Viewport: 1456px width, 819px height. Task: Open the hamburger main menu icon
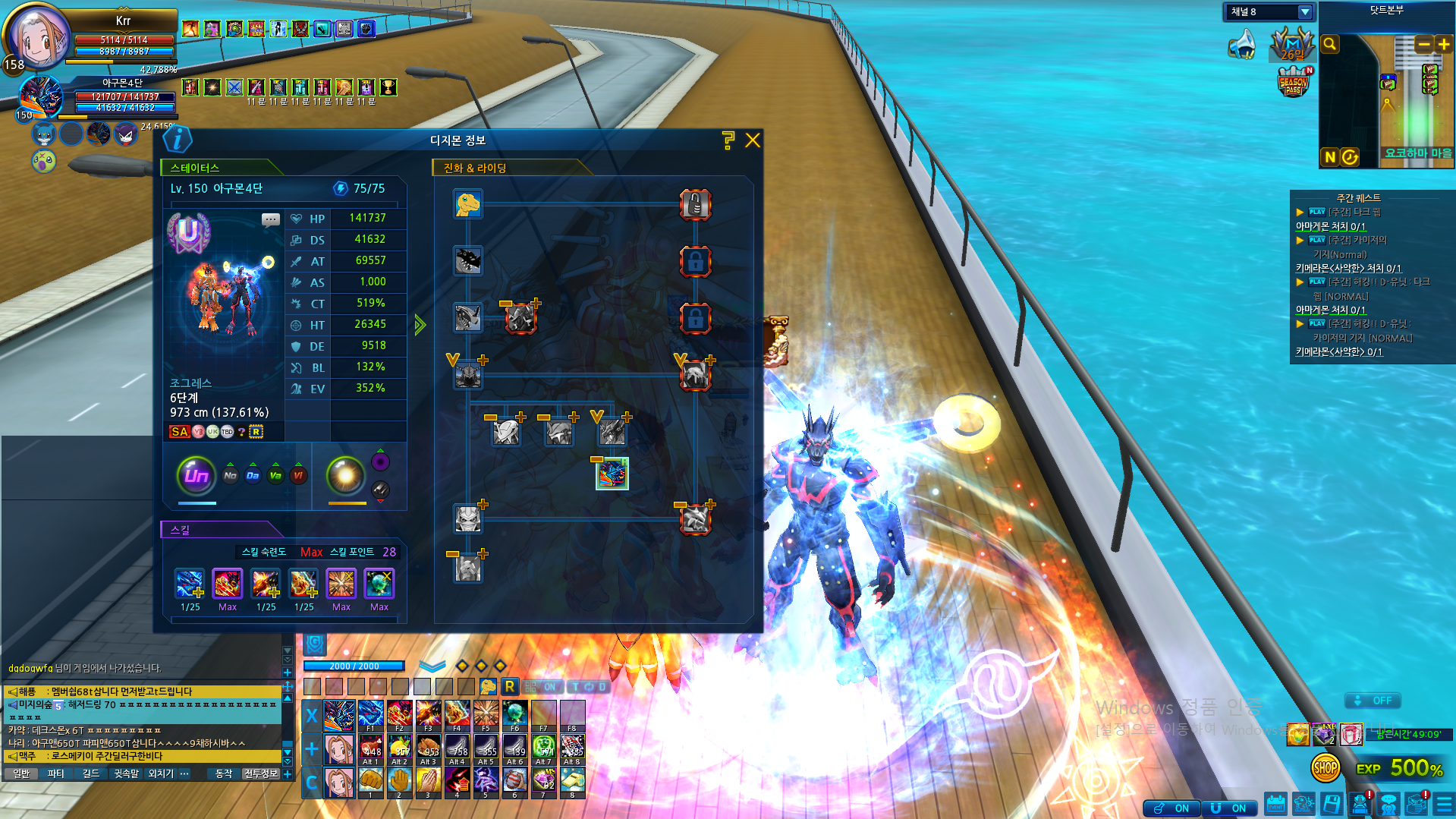(x=1445, y=804)
